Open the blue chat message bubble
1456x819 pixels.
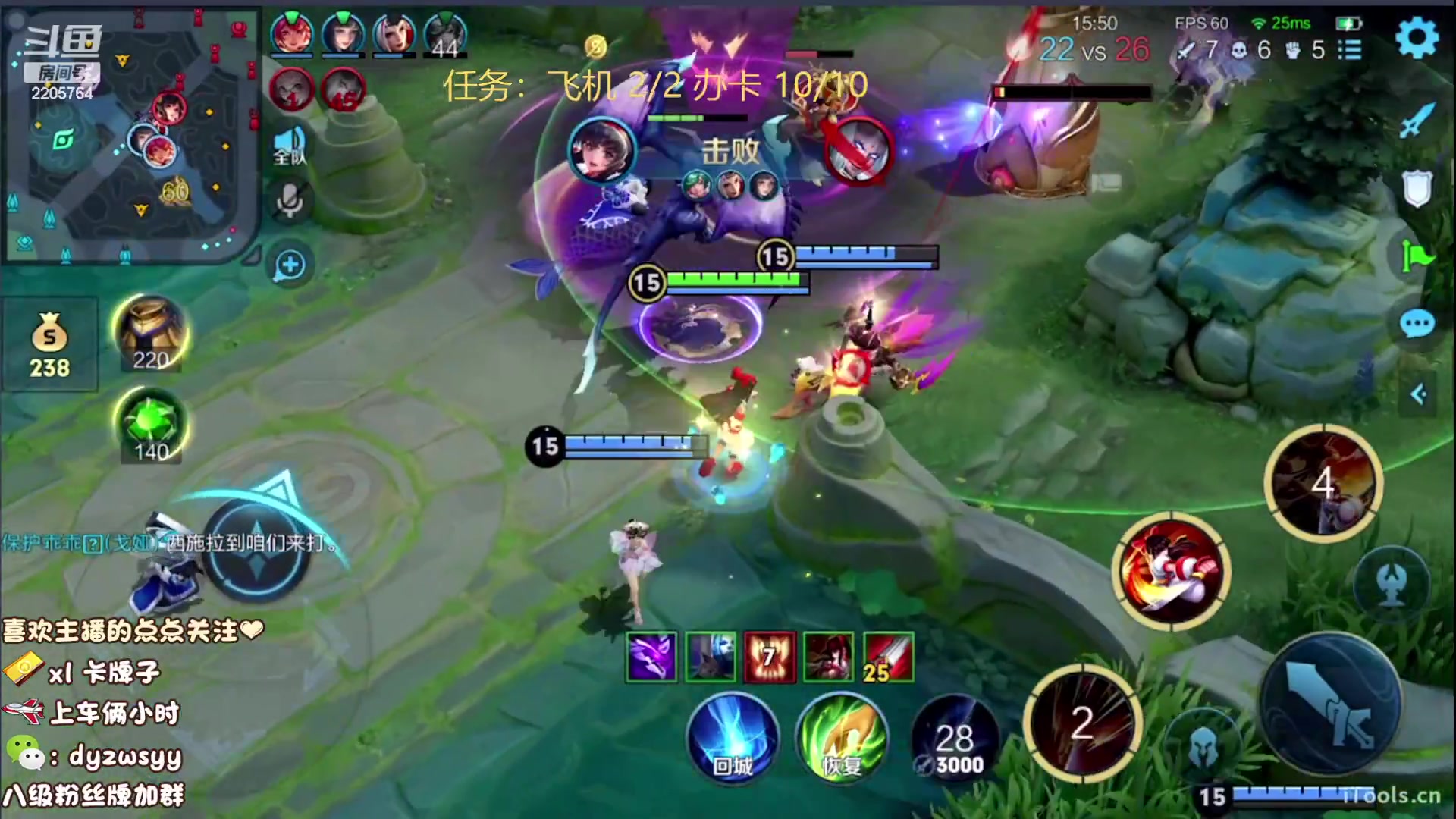tap(1417, 325)
